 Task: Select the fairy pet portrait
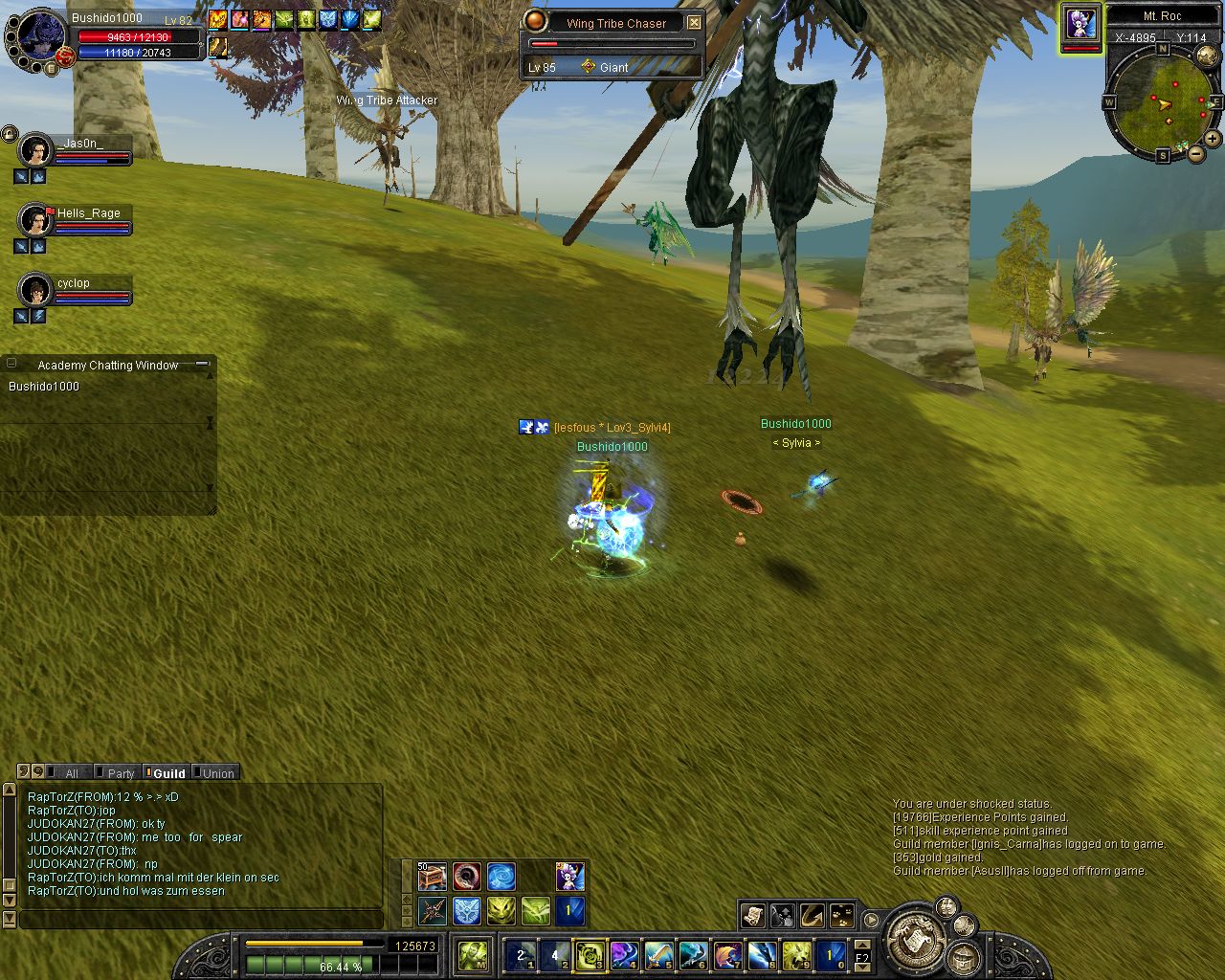(1081, 23)
